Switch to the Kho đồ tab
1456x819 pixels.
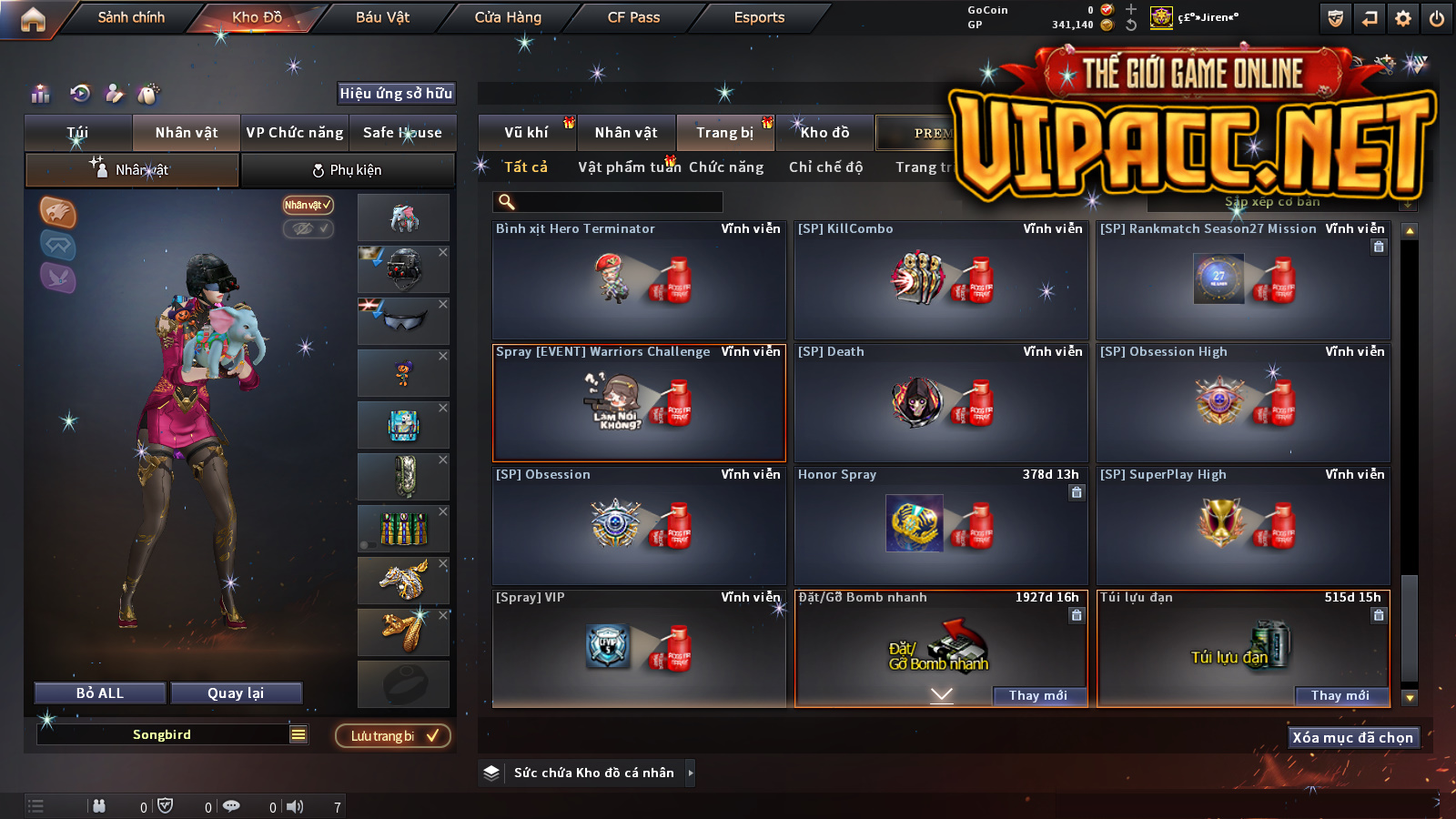(x=824, y=133)
